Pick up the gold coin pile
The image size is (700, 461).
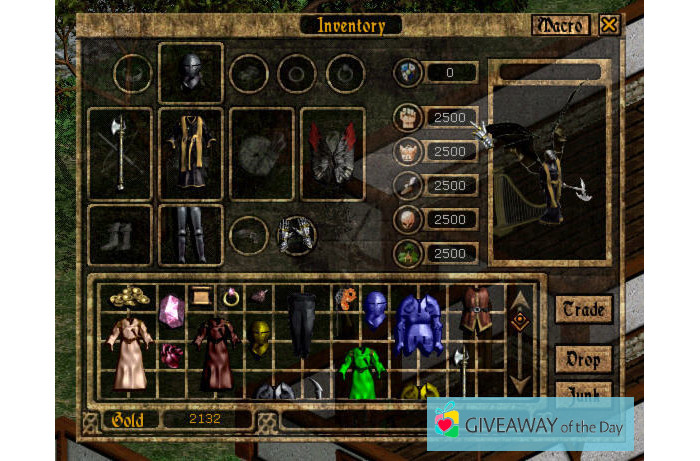pyautogui.click(x=130, y=296)
